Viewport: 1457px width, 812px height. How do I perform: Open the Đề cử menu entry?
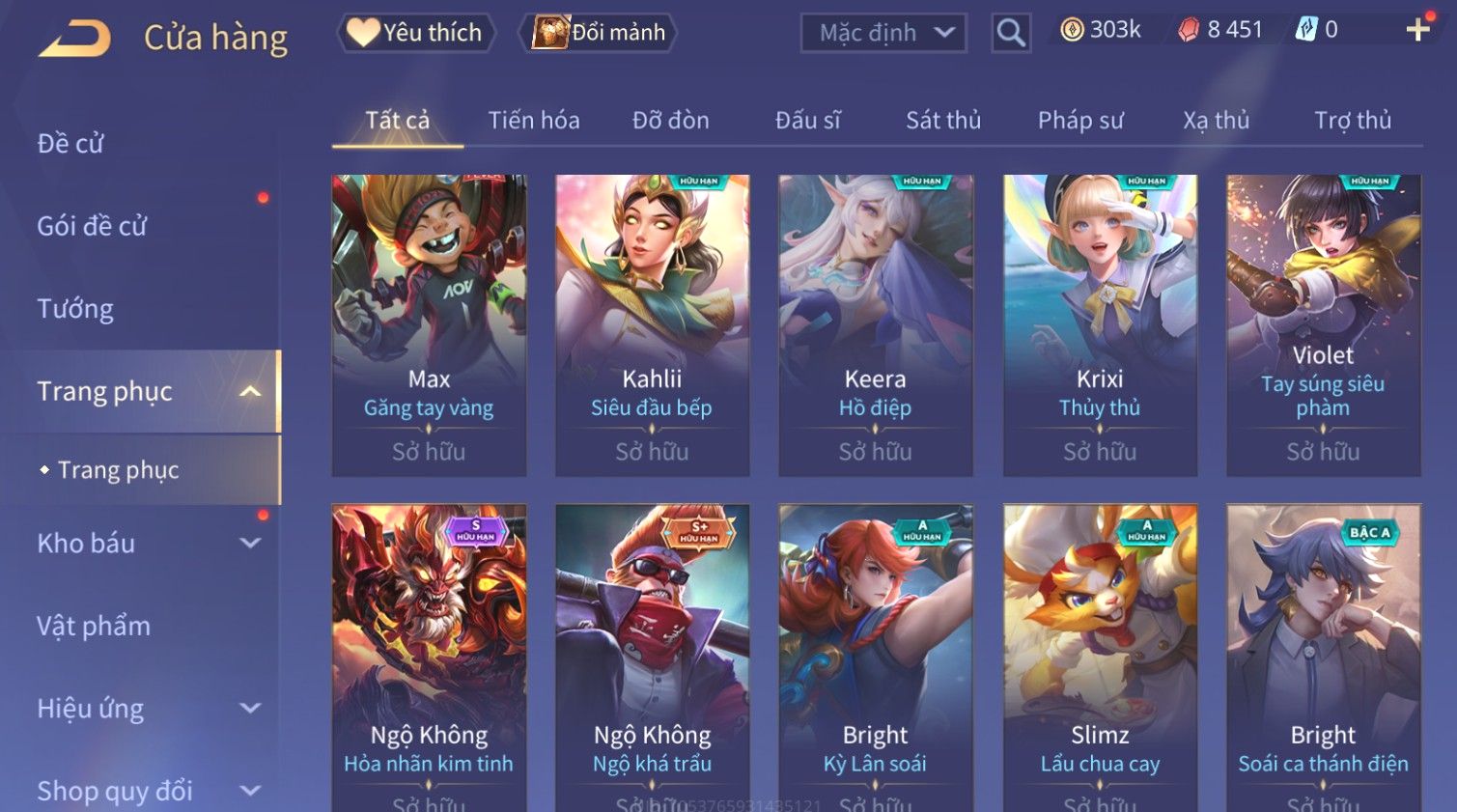coord(70,144)
